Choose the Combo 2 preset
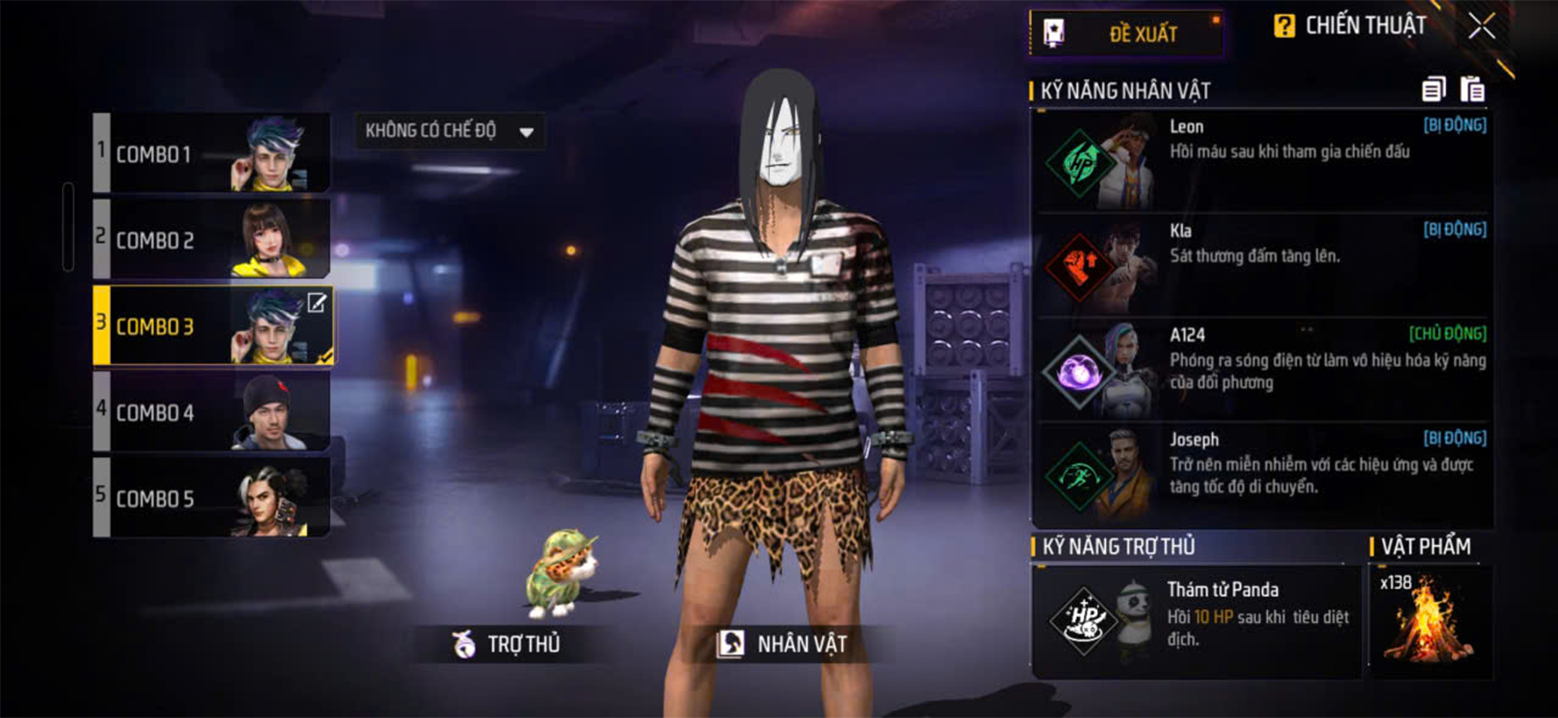1558x718 pixels. click(x=212, y=240)
